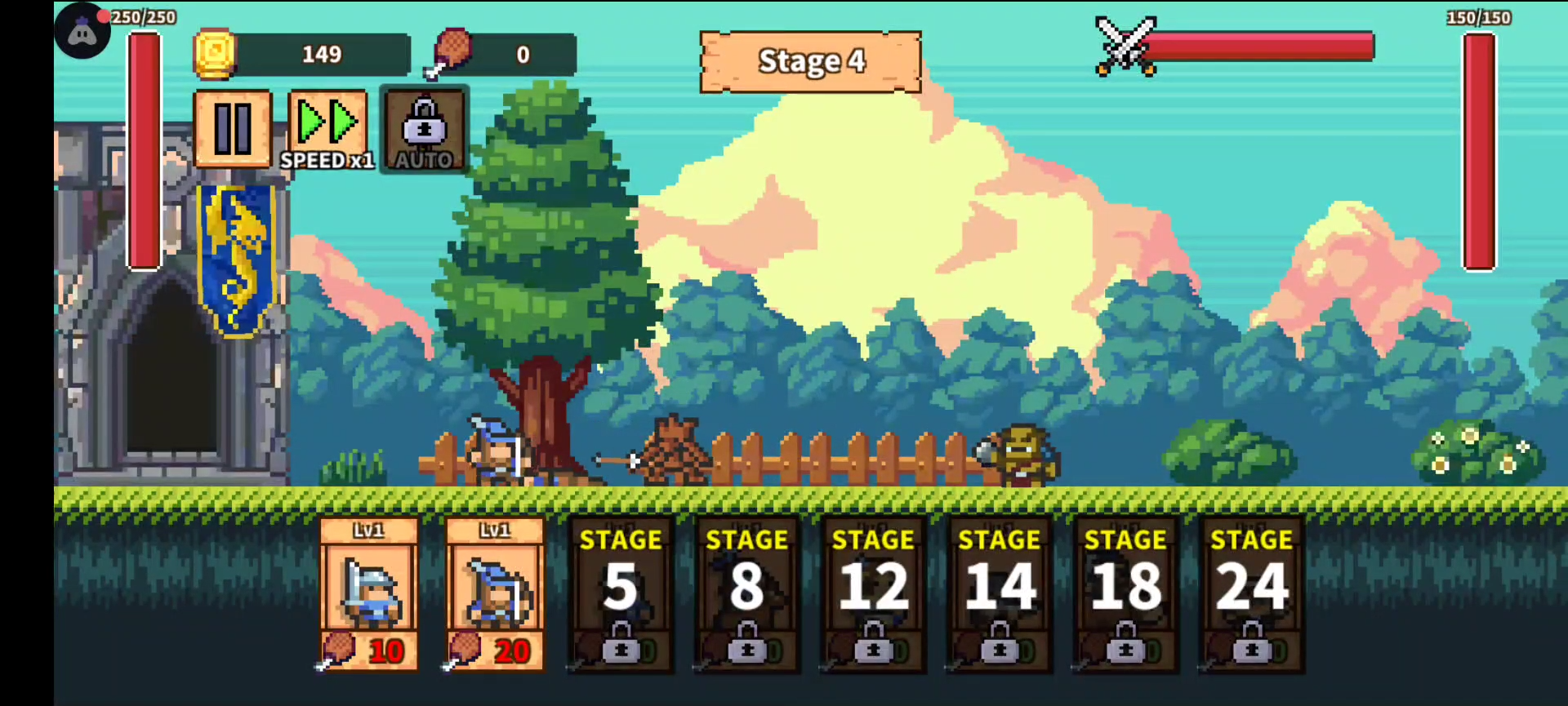Select the Stage 4 banner
The height and width of the screenshot is (706, 1568).
[810, 61]
